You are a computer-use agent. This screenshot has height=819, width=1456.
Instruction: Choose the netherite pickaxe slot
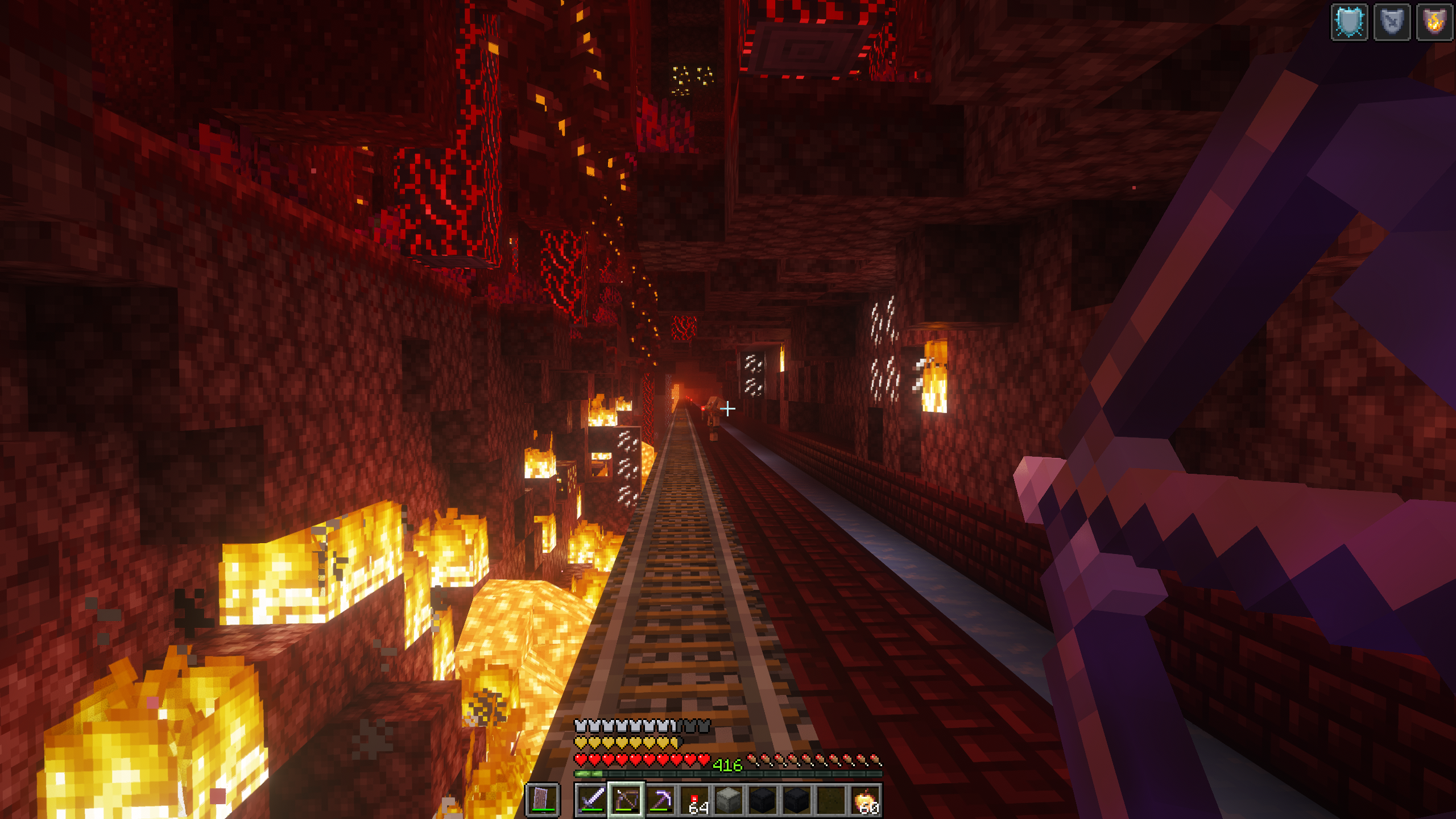(x=660, y=800)
